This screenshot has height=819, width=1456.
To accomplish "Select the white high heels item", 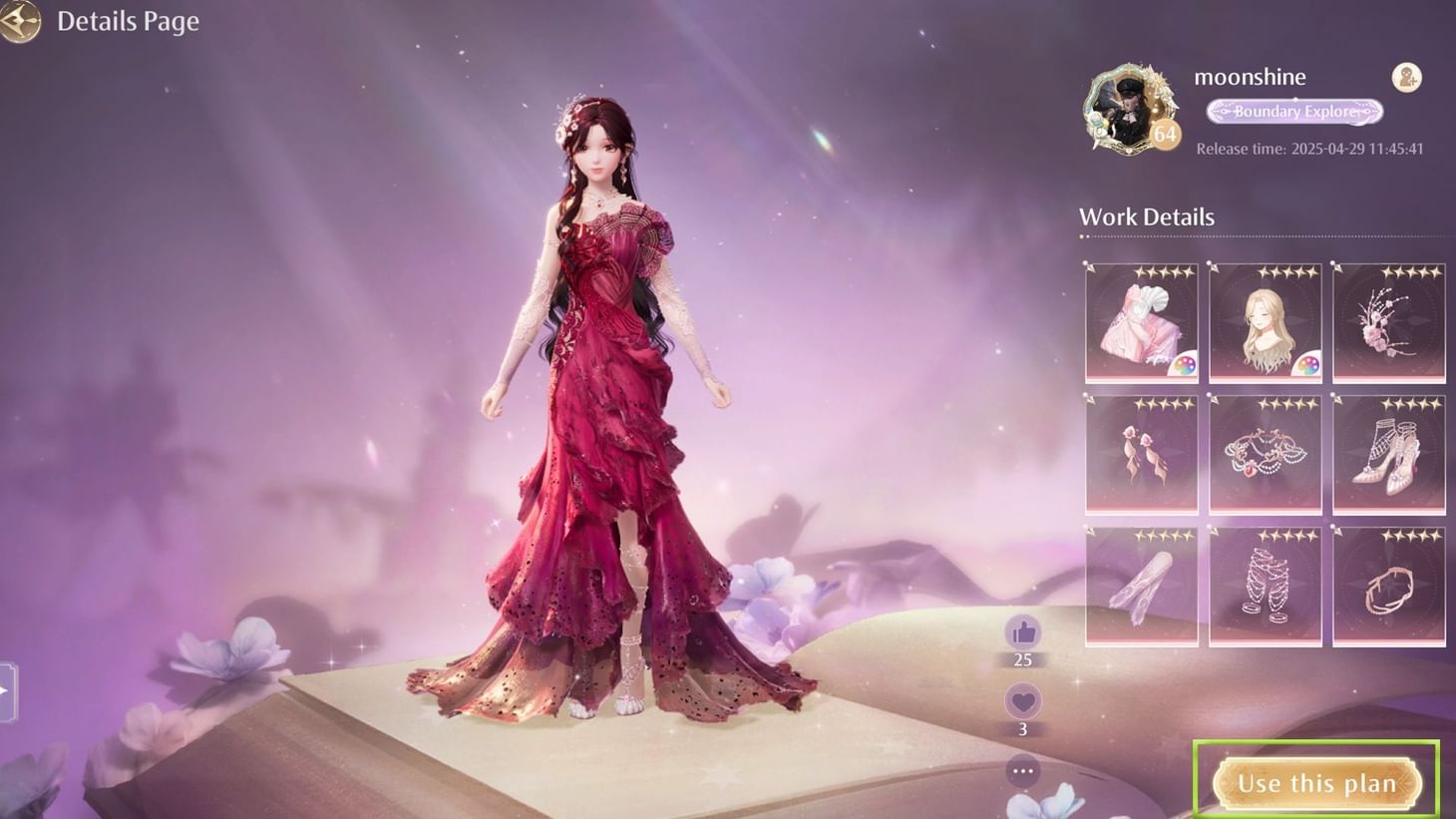I will tap(1389, 454).
